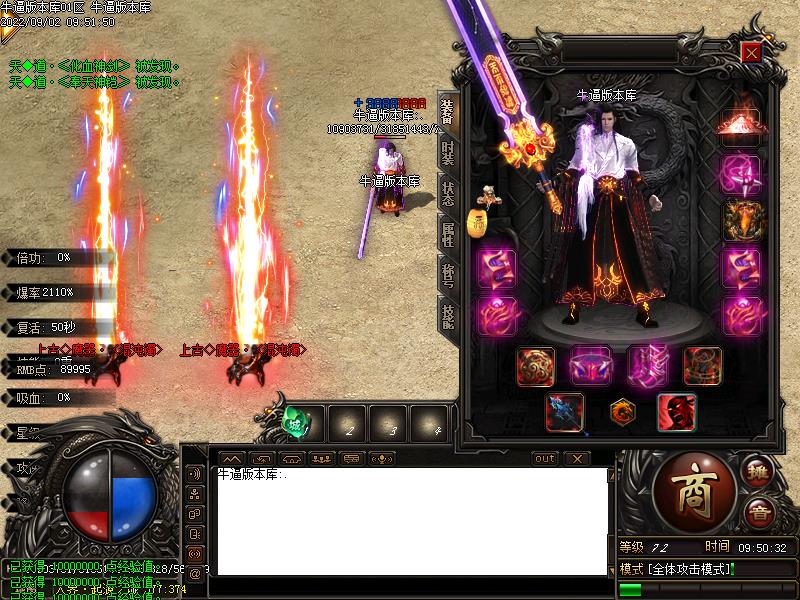Click the @ chat channel button

pos(195,573)
